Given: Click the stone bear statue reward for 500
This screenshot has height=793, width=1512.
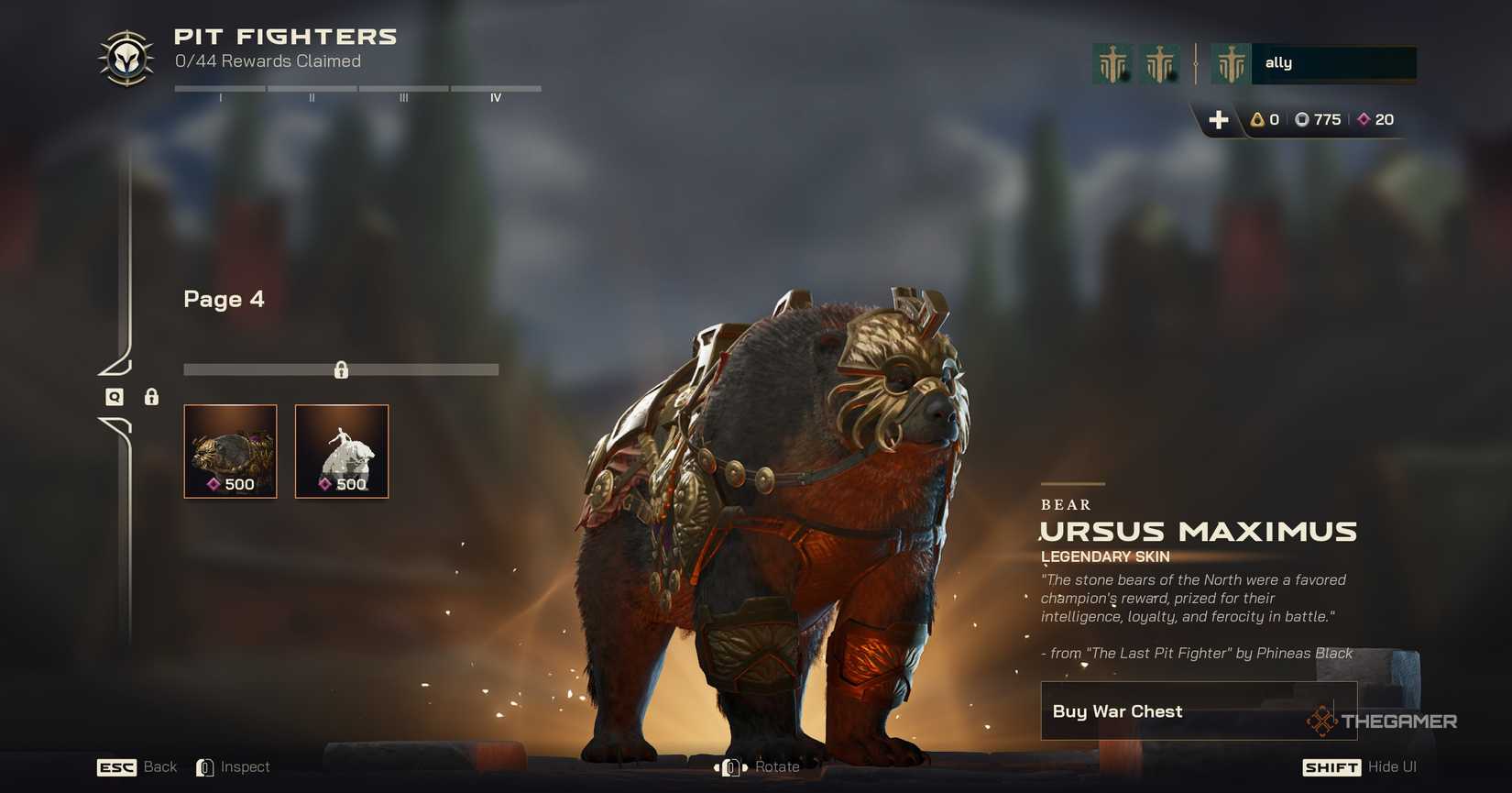Looking at the screenshot, I should coord(341,451).
